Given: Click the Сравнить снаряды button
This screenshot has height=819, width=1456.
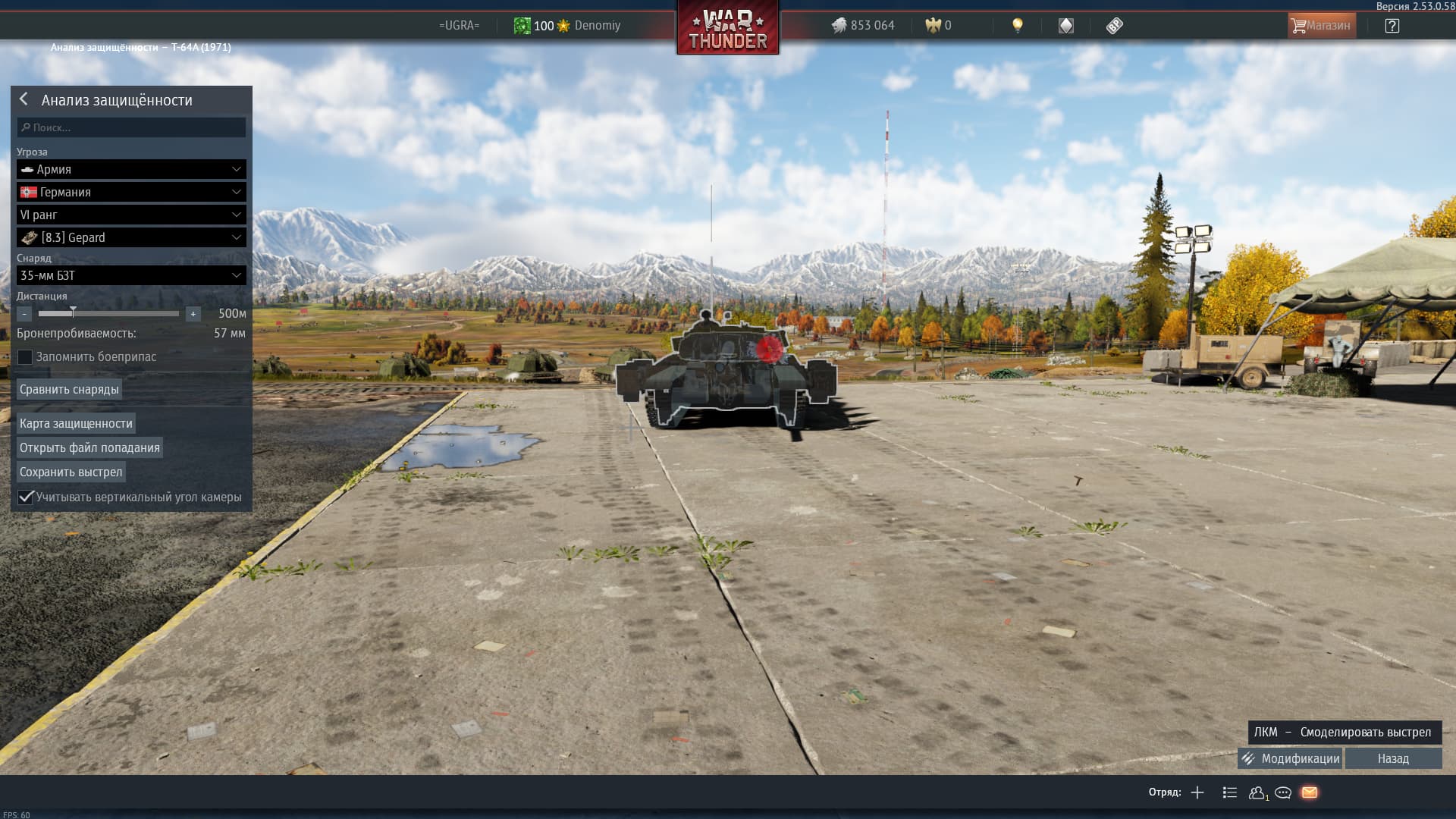Looking at the screenshot, I should coord(69,389).
